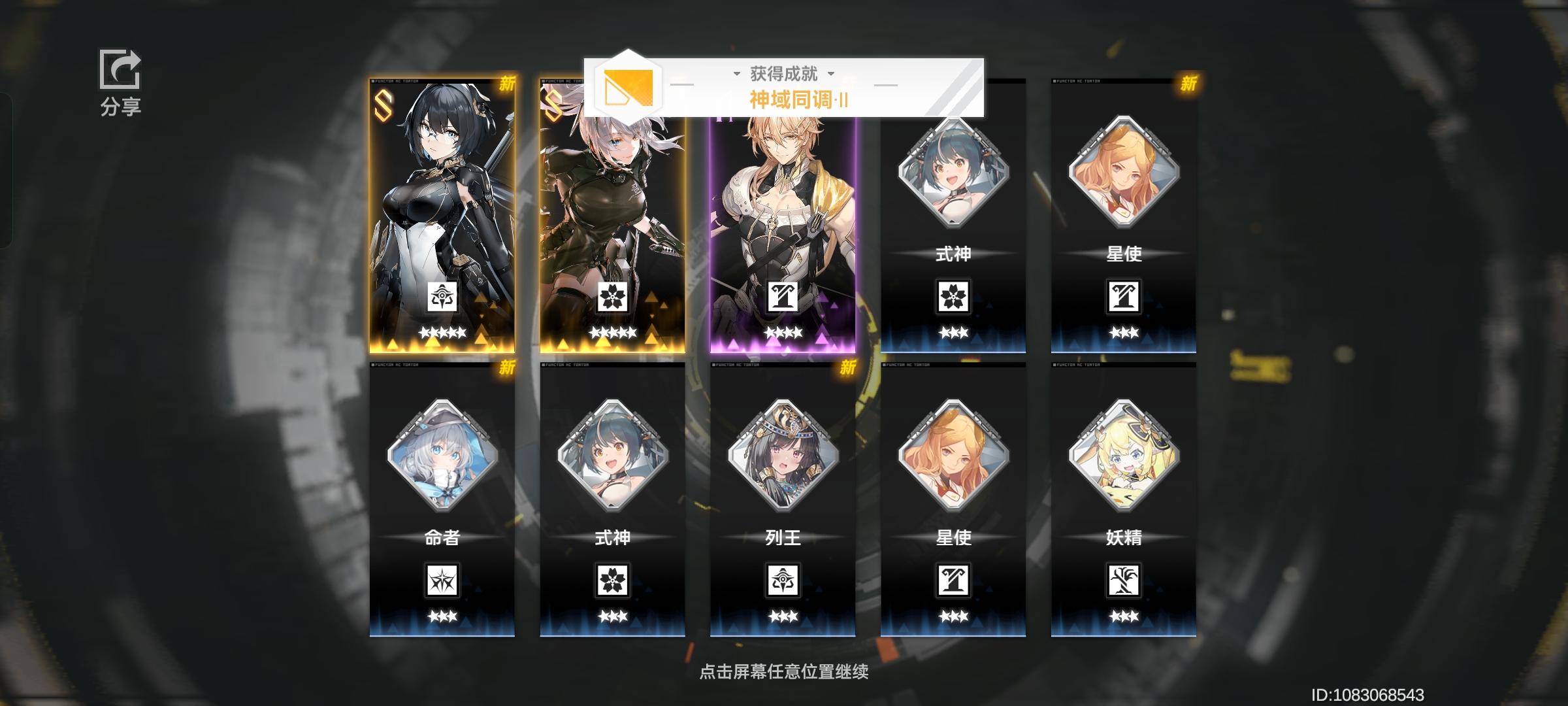This screenshot has width=1568, height=706.
Task: Select the flower icon on the 式神 card
Action: [954, 297]
